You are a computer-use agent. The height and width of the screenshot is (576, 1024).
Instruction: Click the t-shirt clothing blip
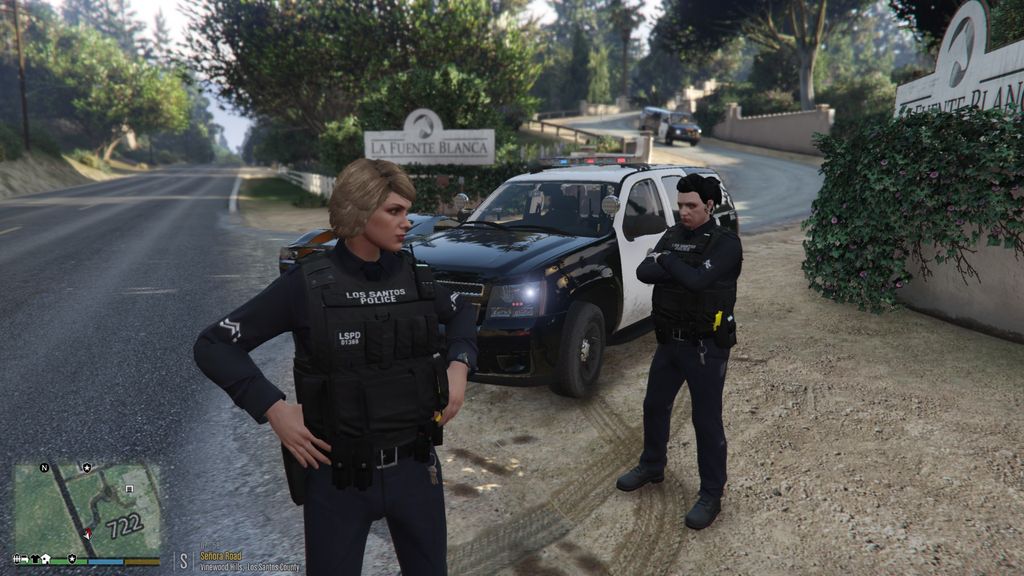click(33, 559)
